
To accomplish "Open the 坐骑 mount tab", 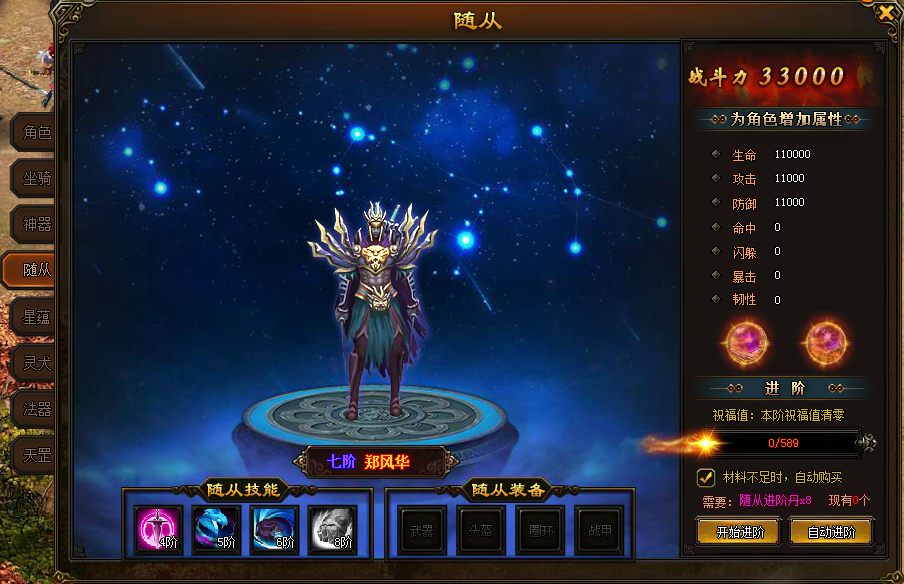I will (36, 178).
